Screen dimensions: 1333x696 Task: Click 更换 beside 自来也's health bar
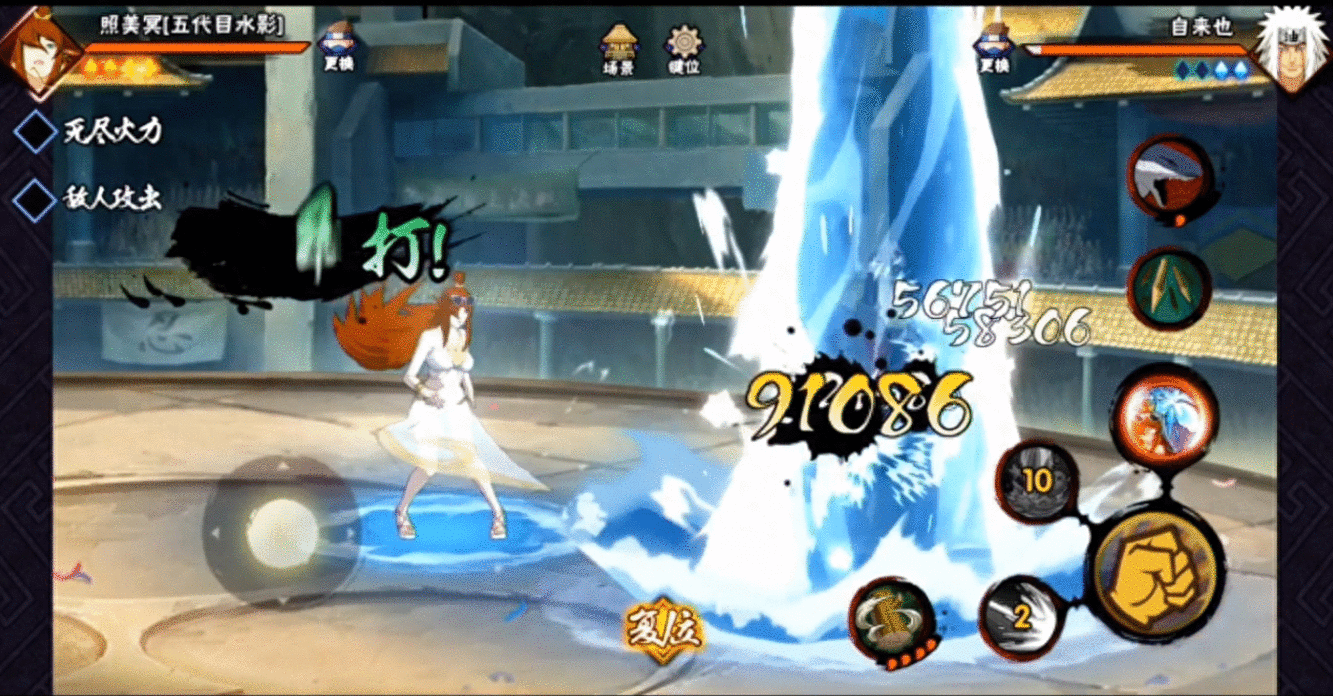coord(994,47)
